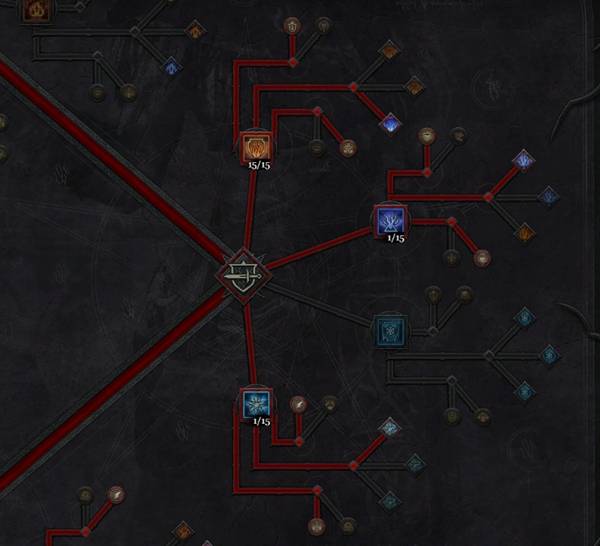Viewport: 600px width, 546px height.
Task: Select the glowing diamond node linked to the orange skill
Action: (390, 123)
